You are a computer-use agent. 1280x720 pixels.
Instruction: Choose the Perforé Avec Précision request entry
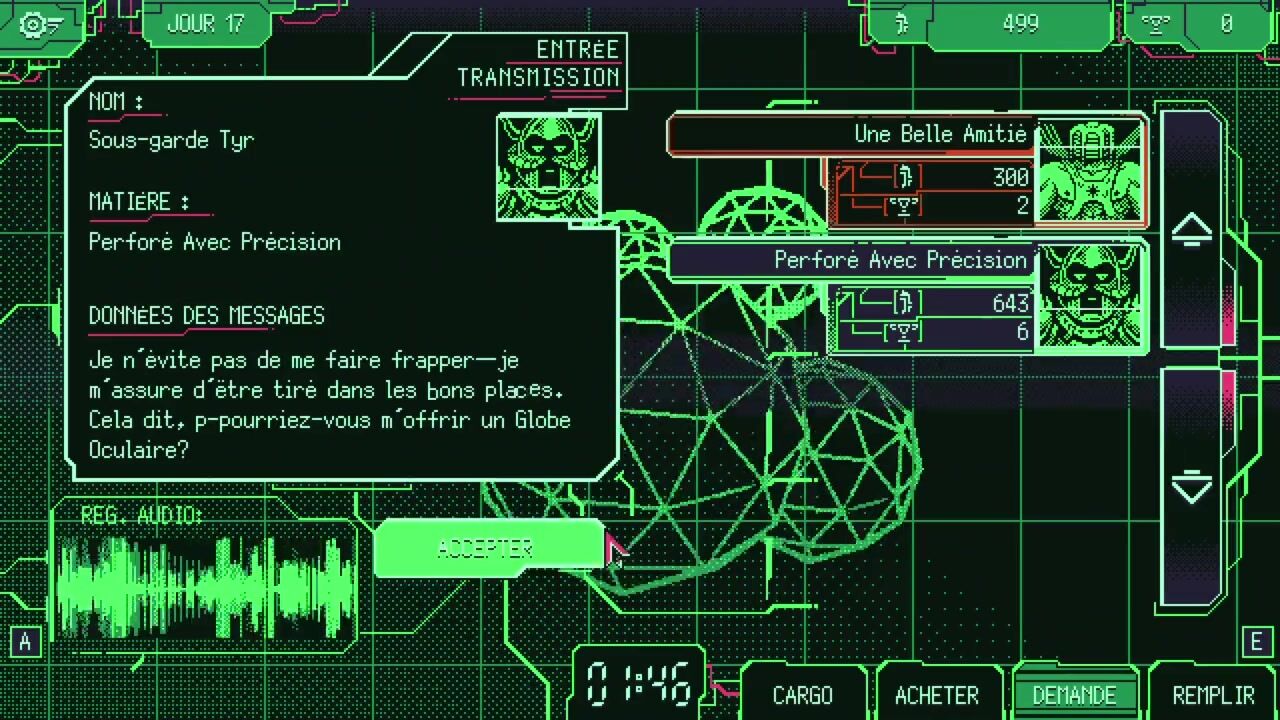(905, 297)
